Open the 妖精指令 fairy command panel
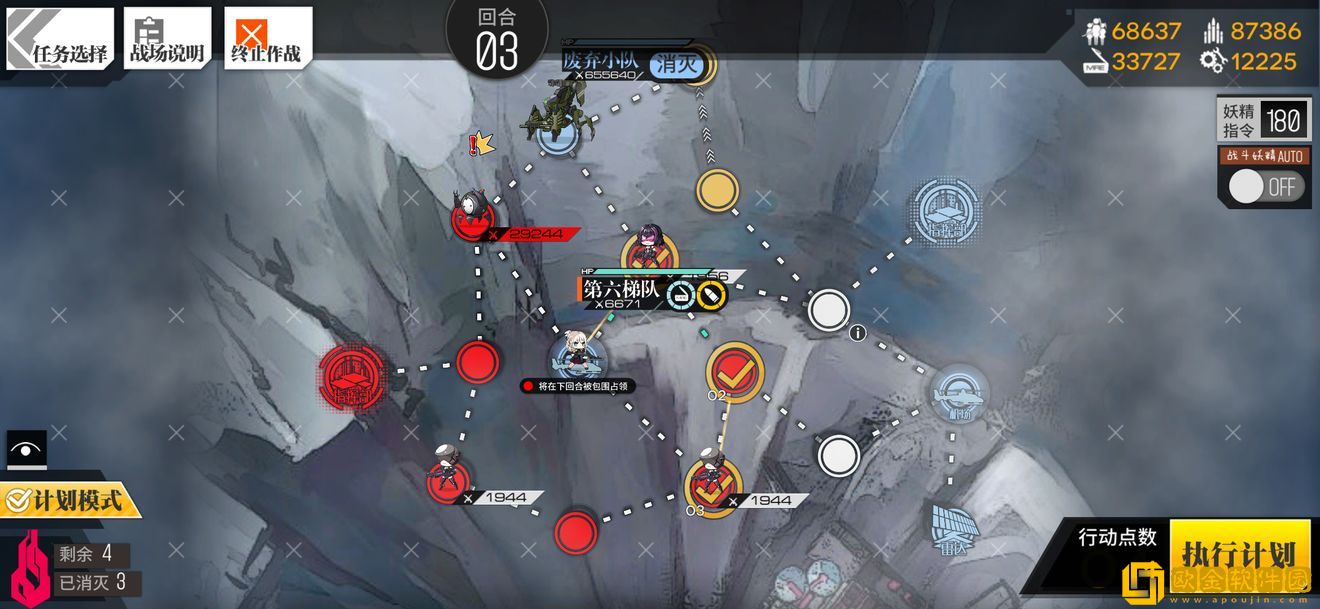 1262,121
